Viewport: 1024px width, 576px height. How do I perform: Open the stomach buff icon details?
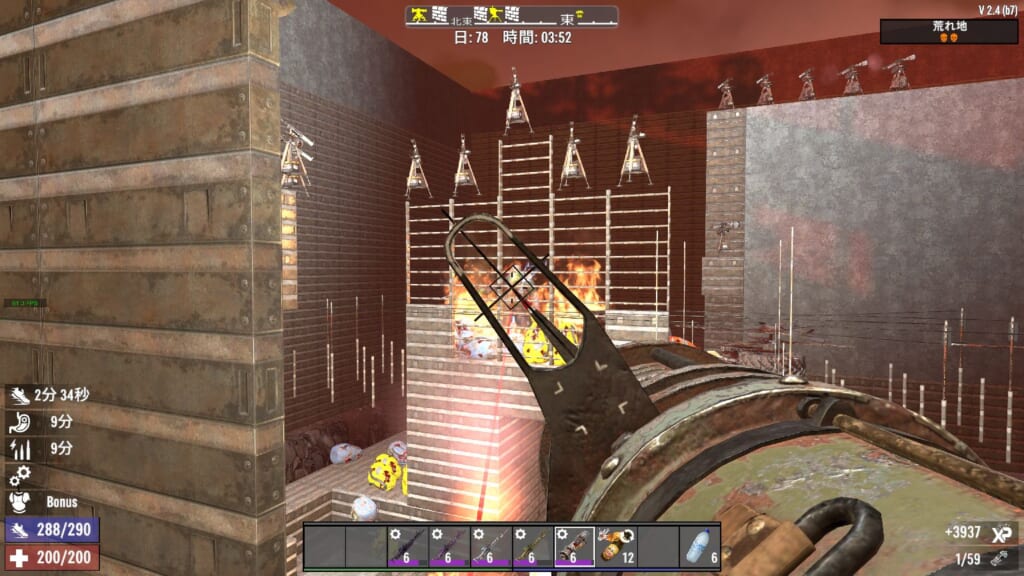(x=20, y=422)
